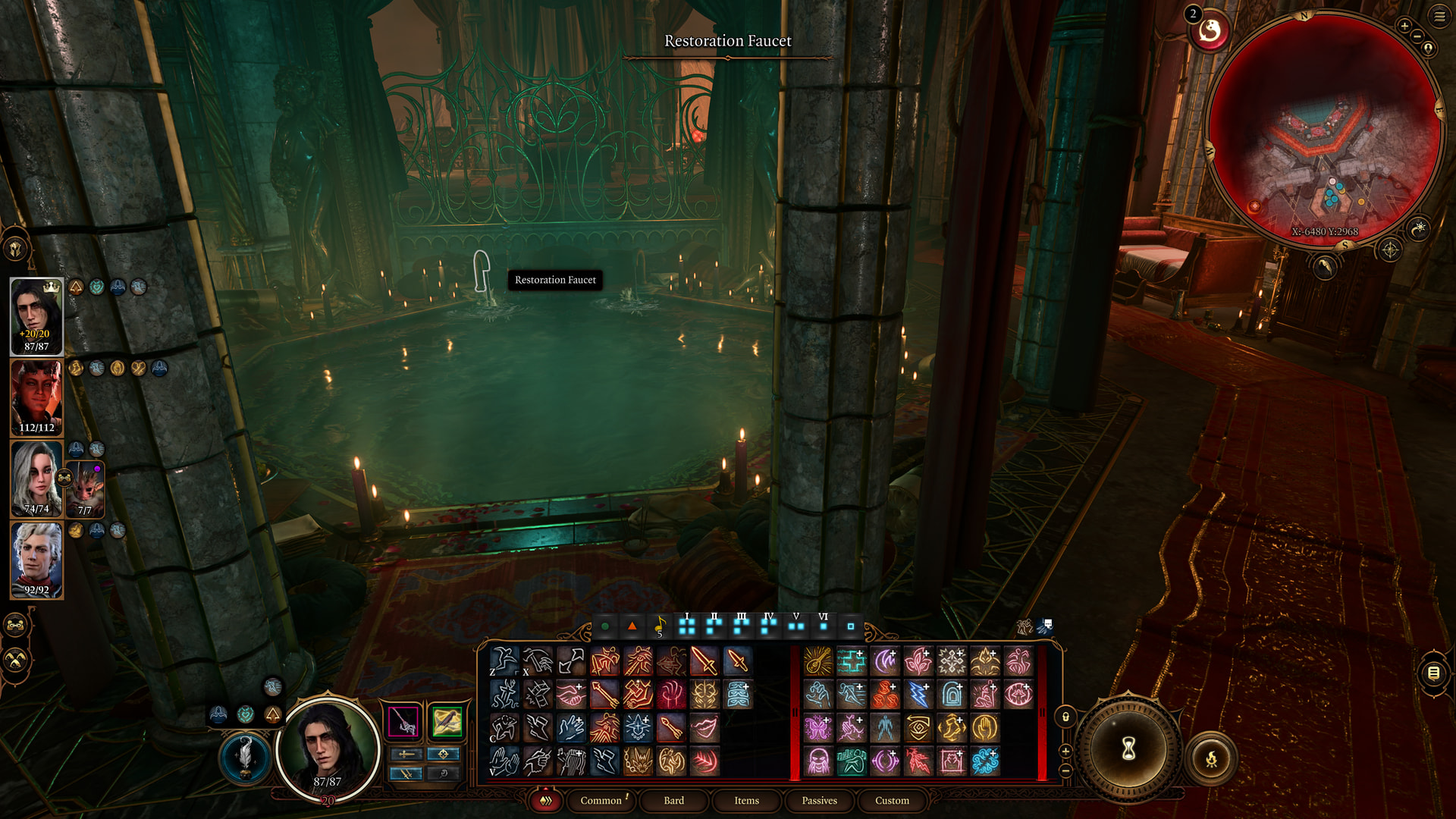Viewport: 1456px width, 819px height.
Task: Open the game menu hamburger button
Action: pyautogui.click(x=1439, y=17)
